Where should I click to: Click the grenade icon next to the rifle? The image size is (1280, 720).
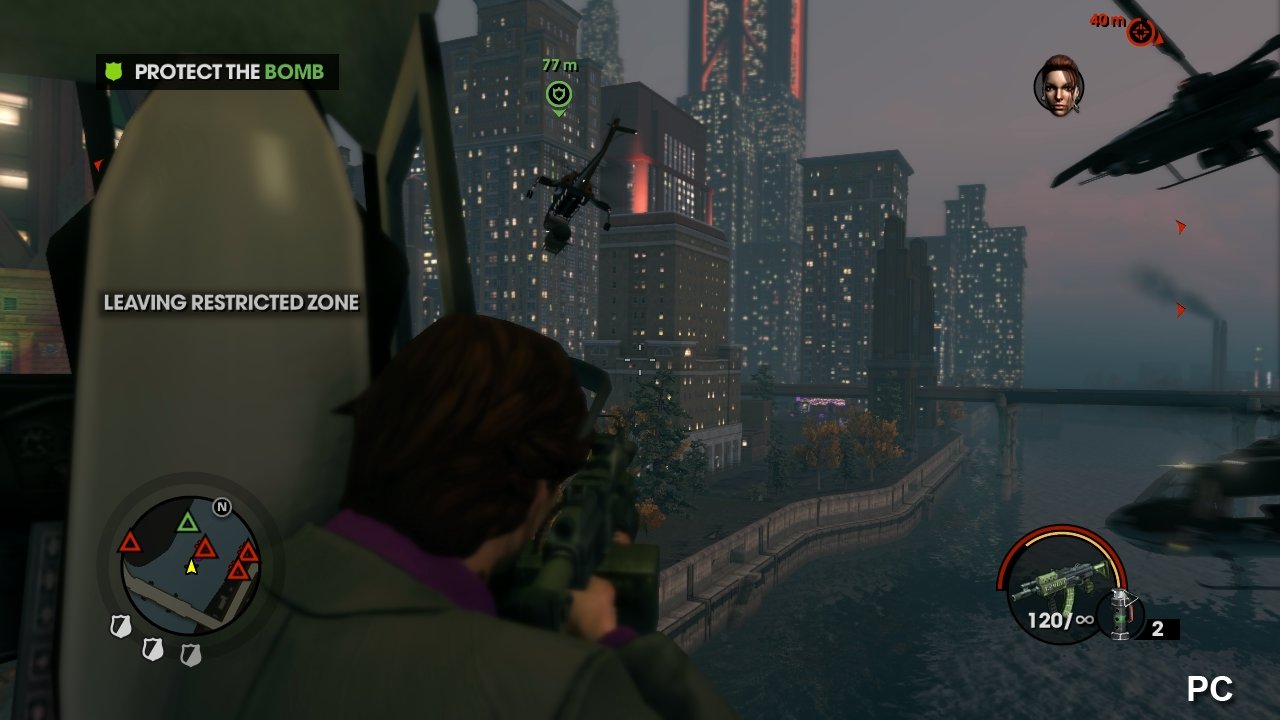[x=1122, y=614]
